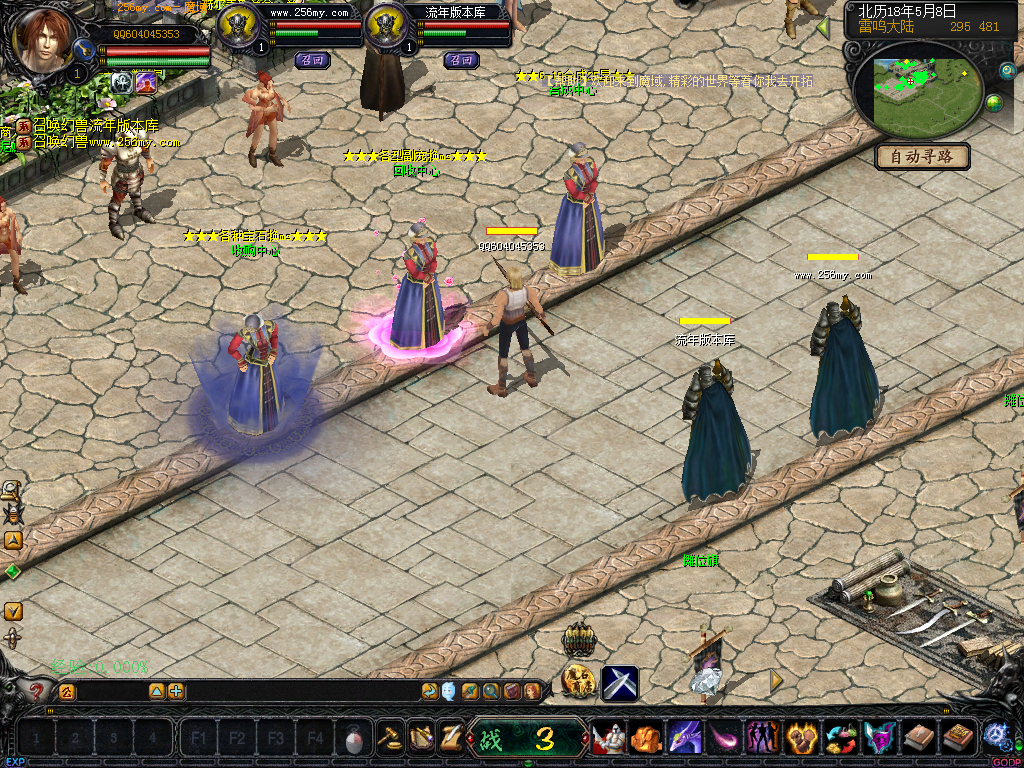Screen dimensions: 1024x768
Task: Click the 自动寻路 auto-pathfinding button
Action: click(x=922, y=156)
